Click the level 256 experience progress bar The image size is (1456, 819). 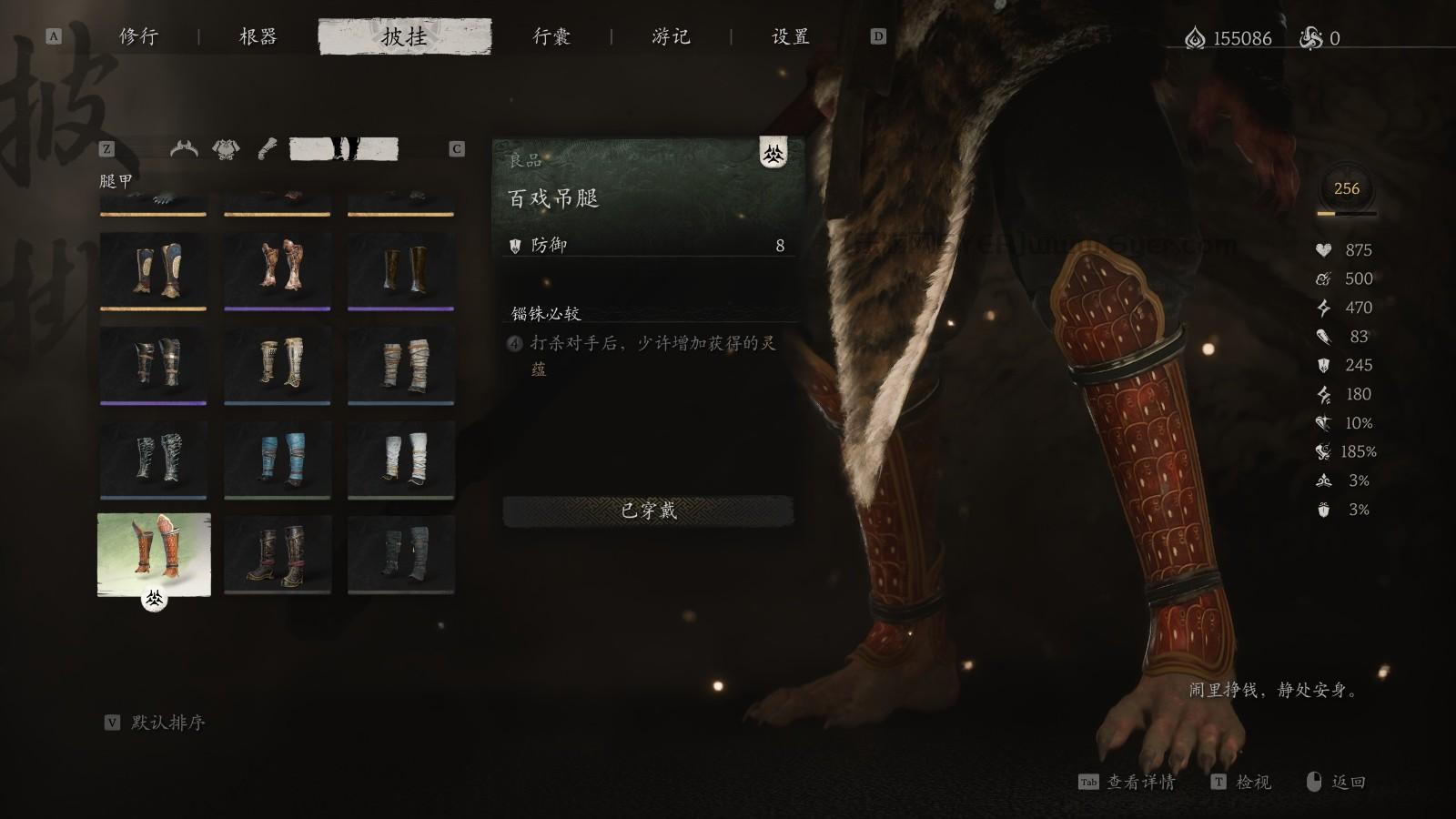(1346, 215)
